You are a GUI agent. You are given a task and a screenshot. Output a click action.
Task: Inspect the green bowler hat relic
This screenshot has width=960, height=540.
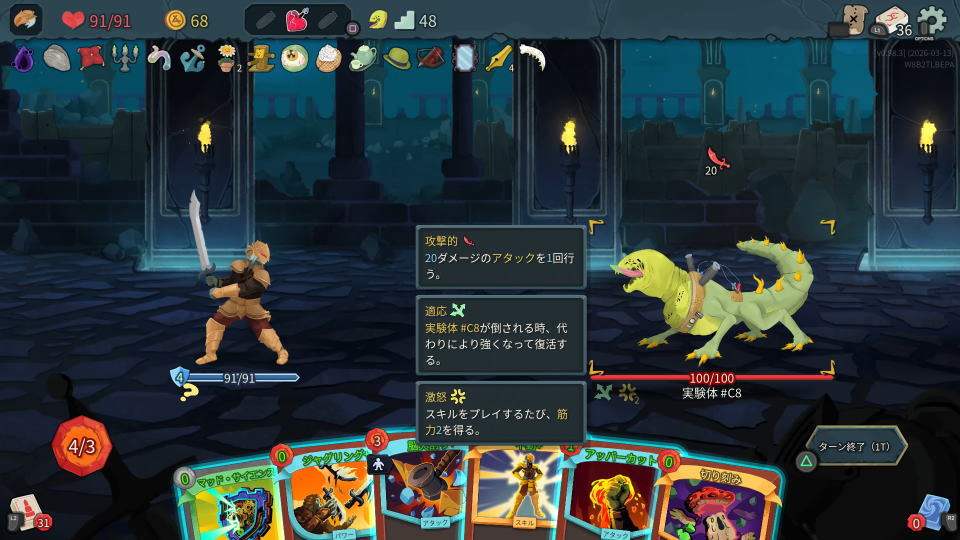click(x=397, y=58)
